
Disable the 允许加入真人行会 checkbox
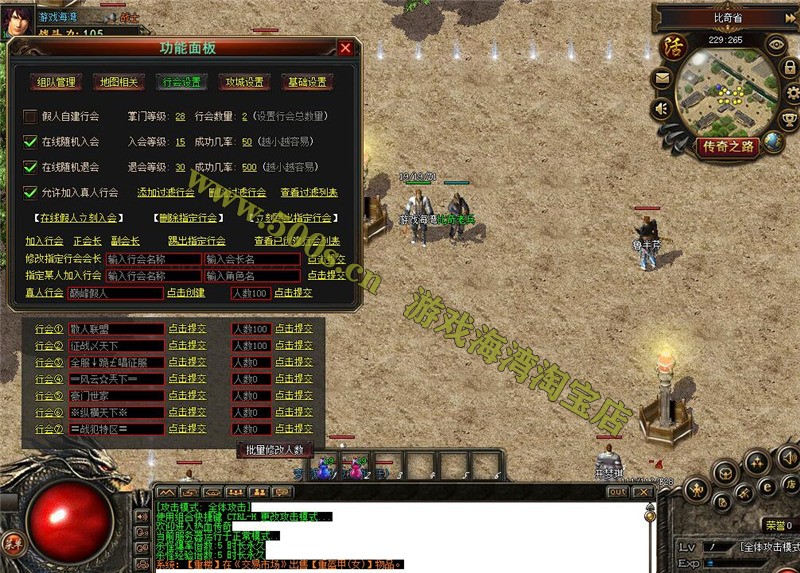(30, 192)
